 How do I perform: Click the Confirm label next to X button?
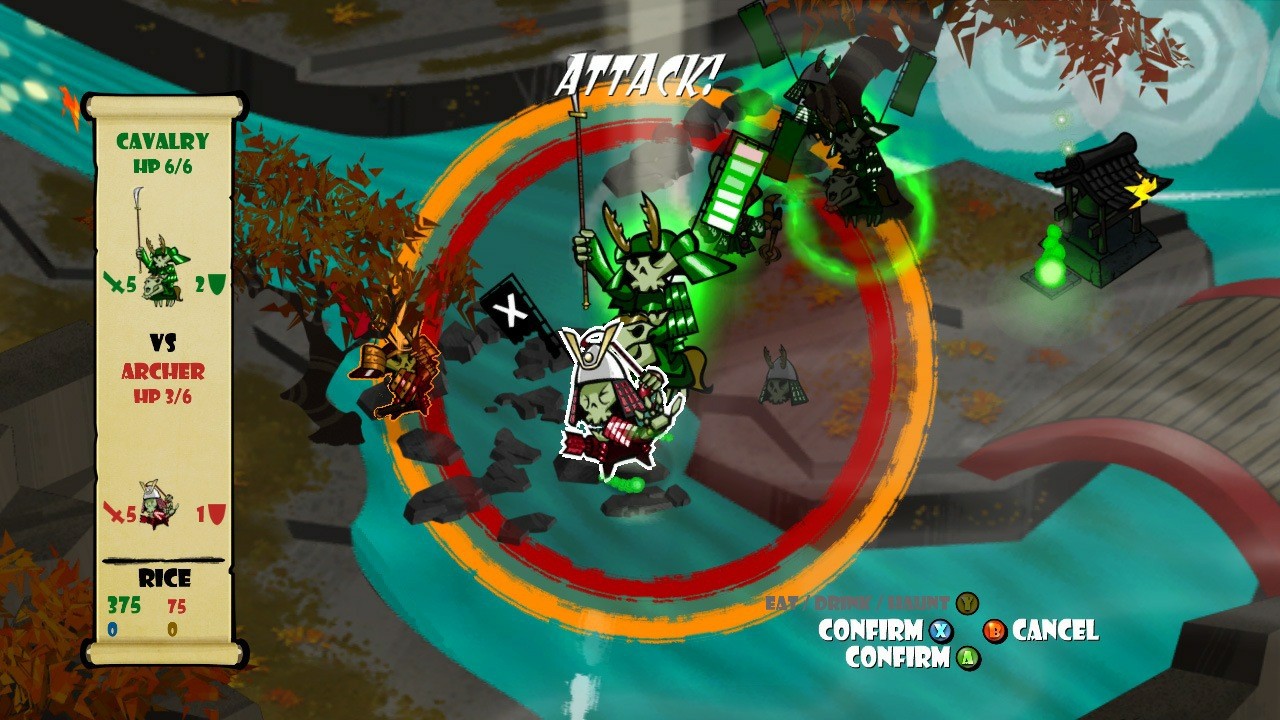tap(869, 631)
